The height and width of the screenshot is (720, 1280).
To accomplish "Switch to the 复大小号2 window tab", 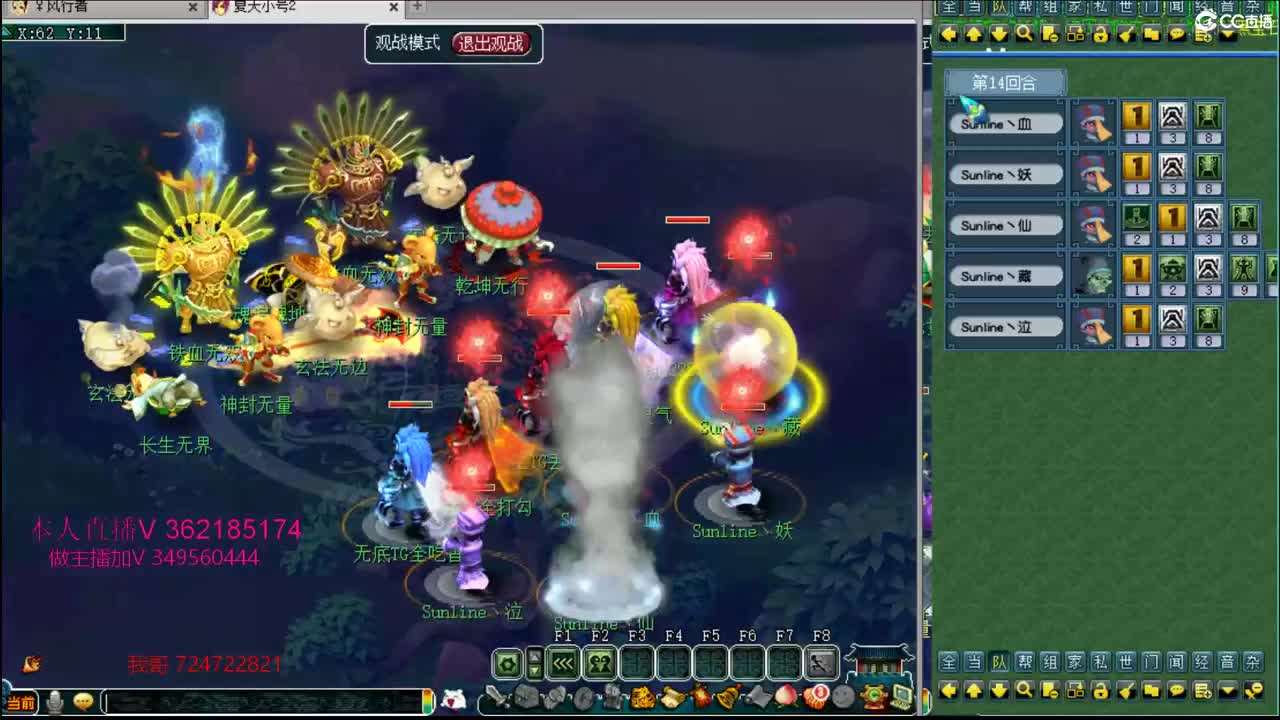I will (x=262, y=7).
